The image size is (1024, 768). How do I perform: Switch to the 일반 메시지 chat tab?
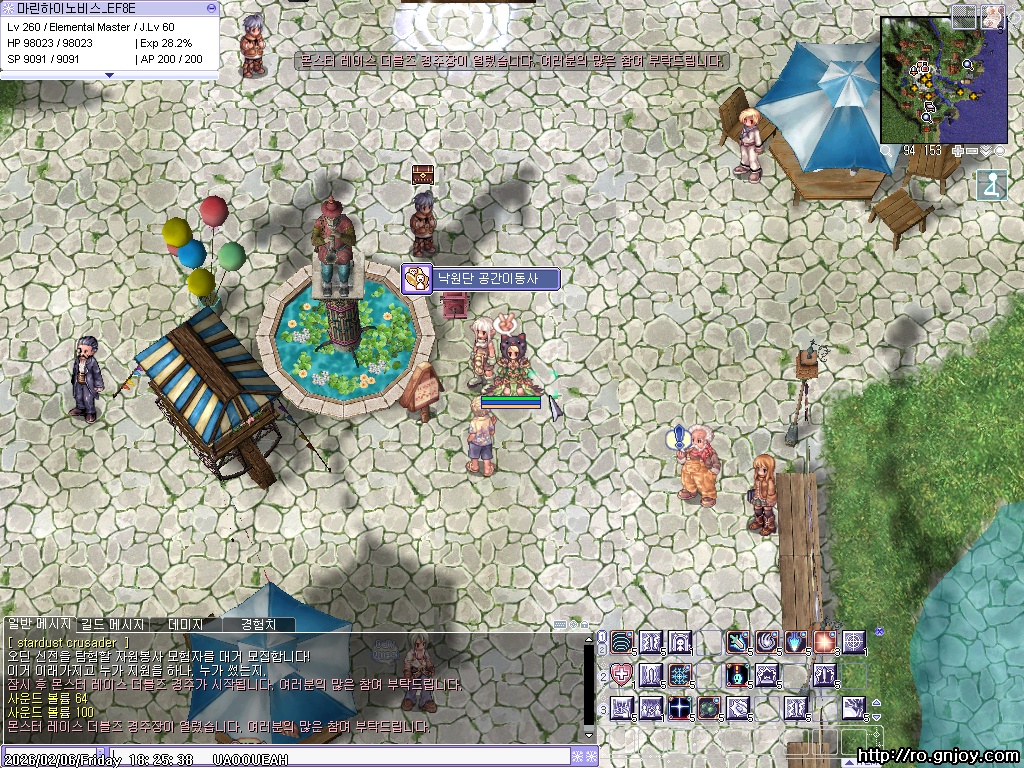[38, 624]
